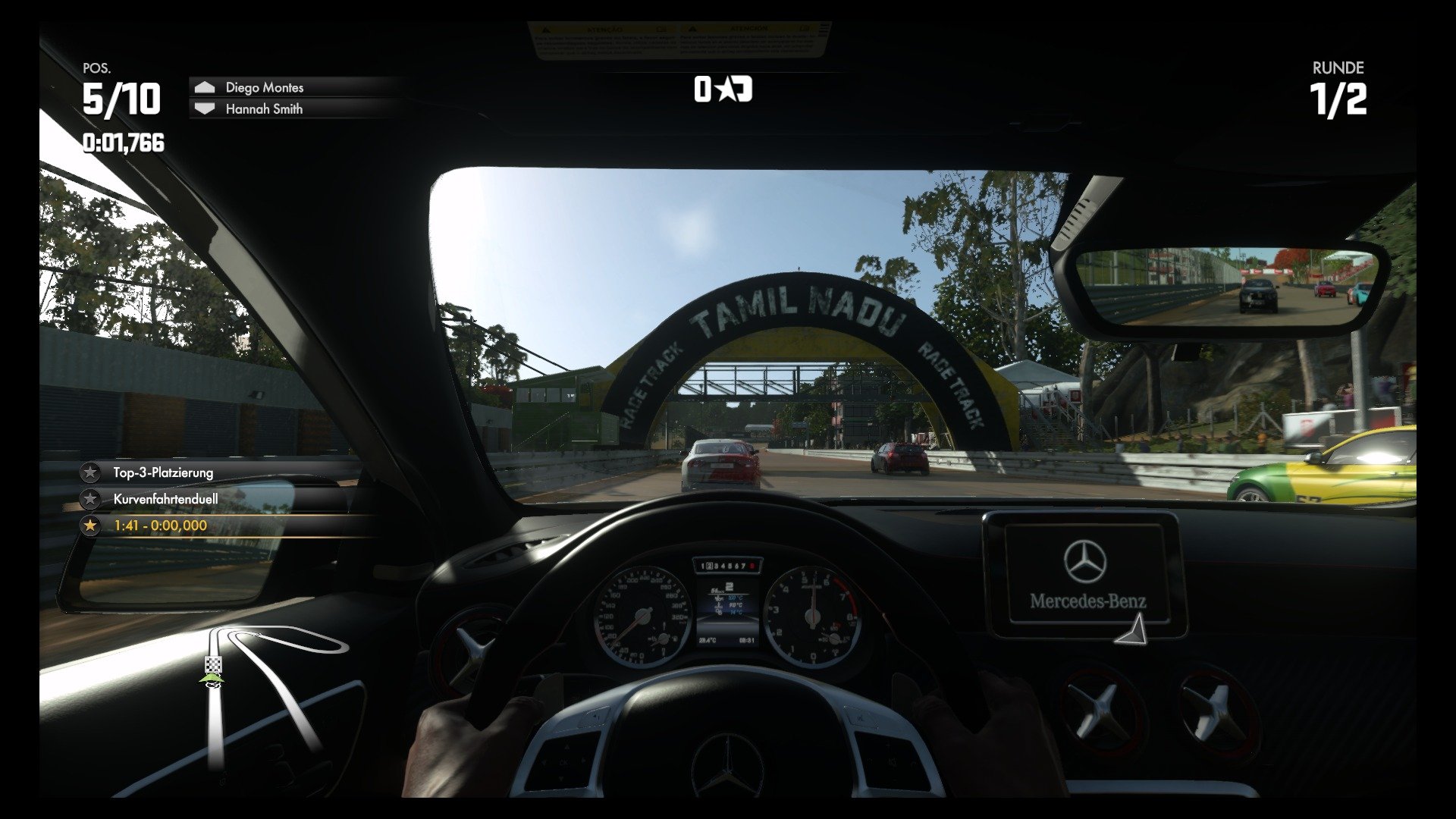
Task: Expand the Diego Montes rival entry
Action: (x=264, y=87)
